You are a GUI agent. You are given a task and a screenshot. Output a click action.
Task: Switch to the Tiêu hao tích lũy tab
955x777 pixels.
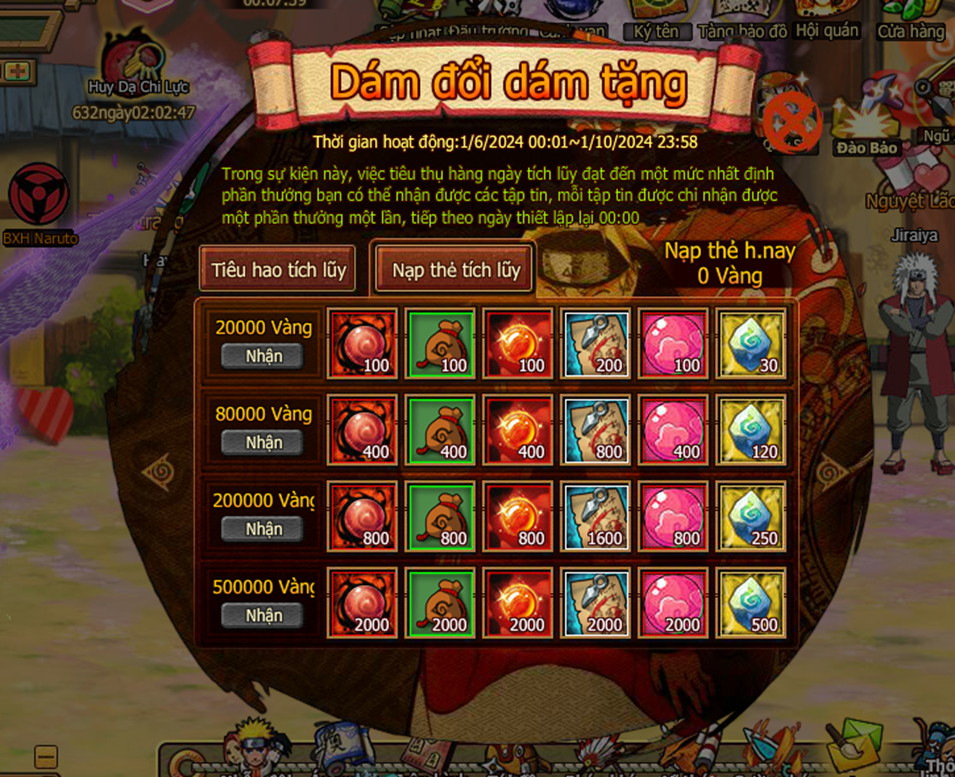[x=277, y=269]
